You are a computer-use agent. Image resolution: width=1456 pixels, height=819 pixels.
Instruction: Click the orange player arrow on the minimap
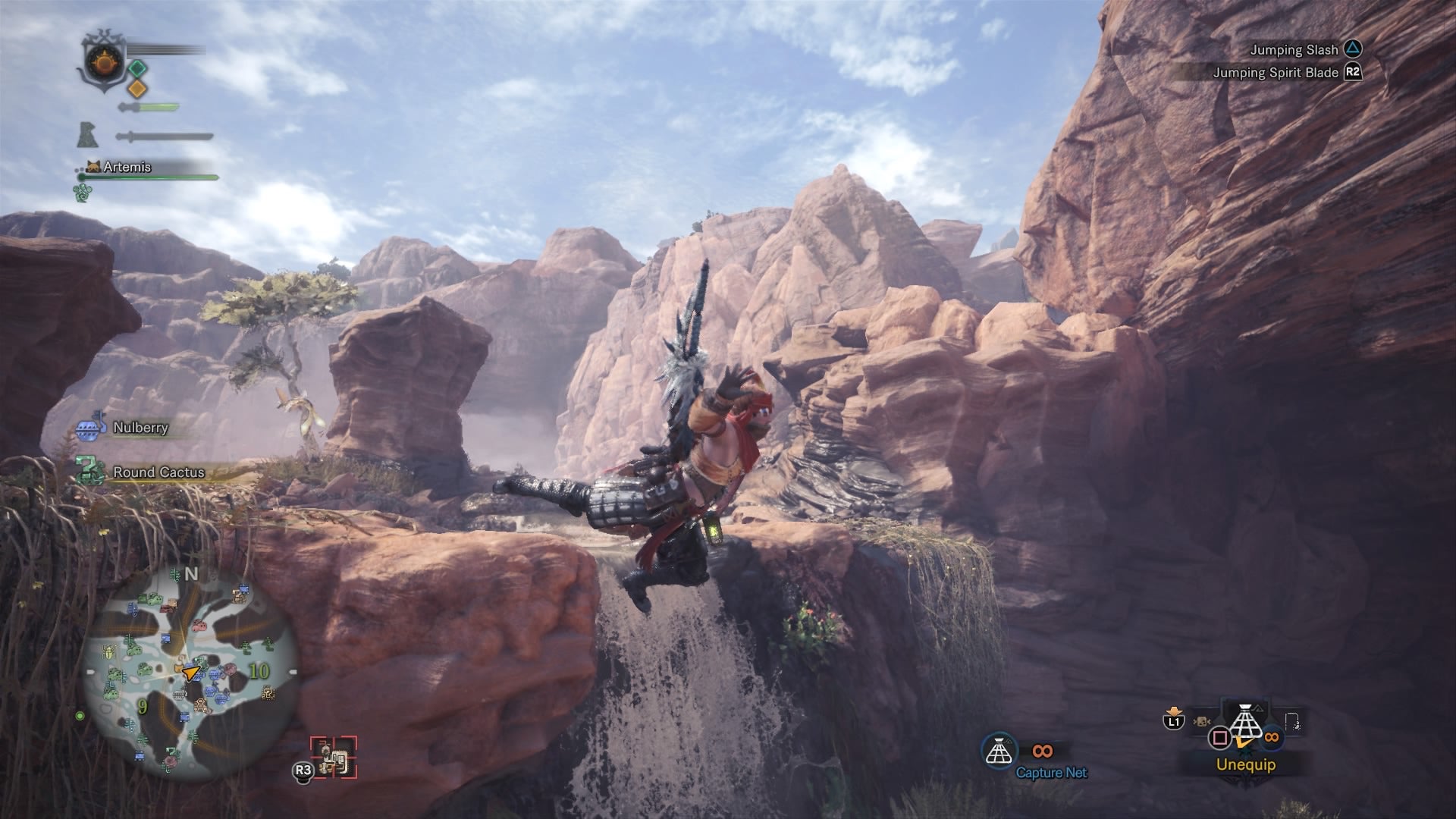[190, 671]
